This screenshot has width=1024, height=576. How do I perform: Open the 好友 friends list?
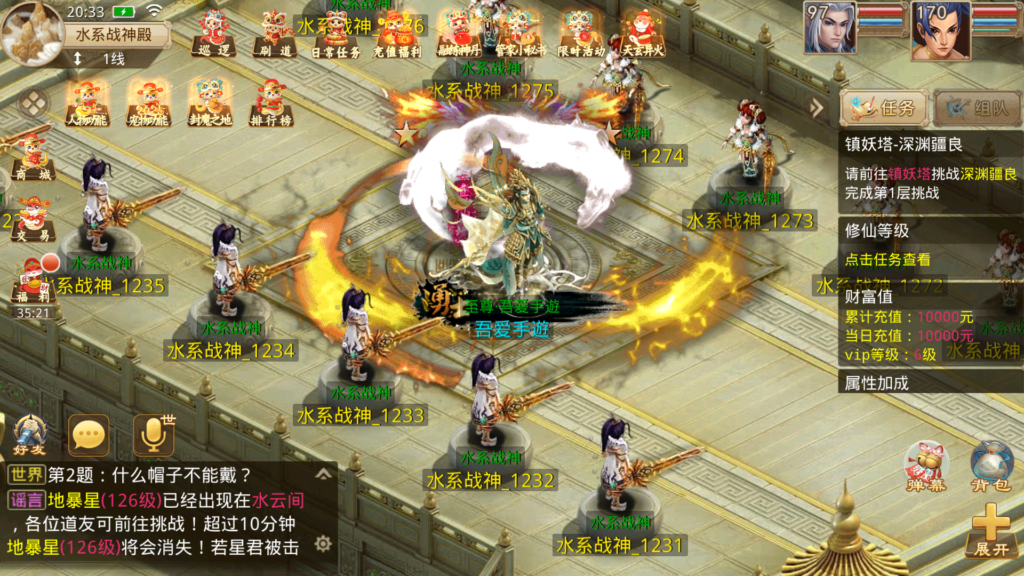(x=30, y=435)
